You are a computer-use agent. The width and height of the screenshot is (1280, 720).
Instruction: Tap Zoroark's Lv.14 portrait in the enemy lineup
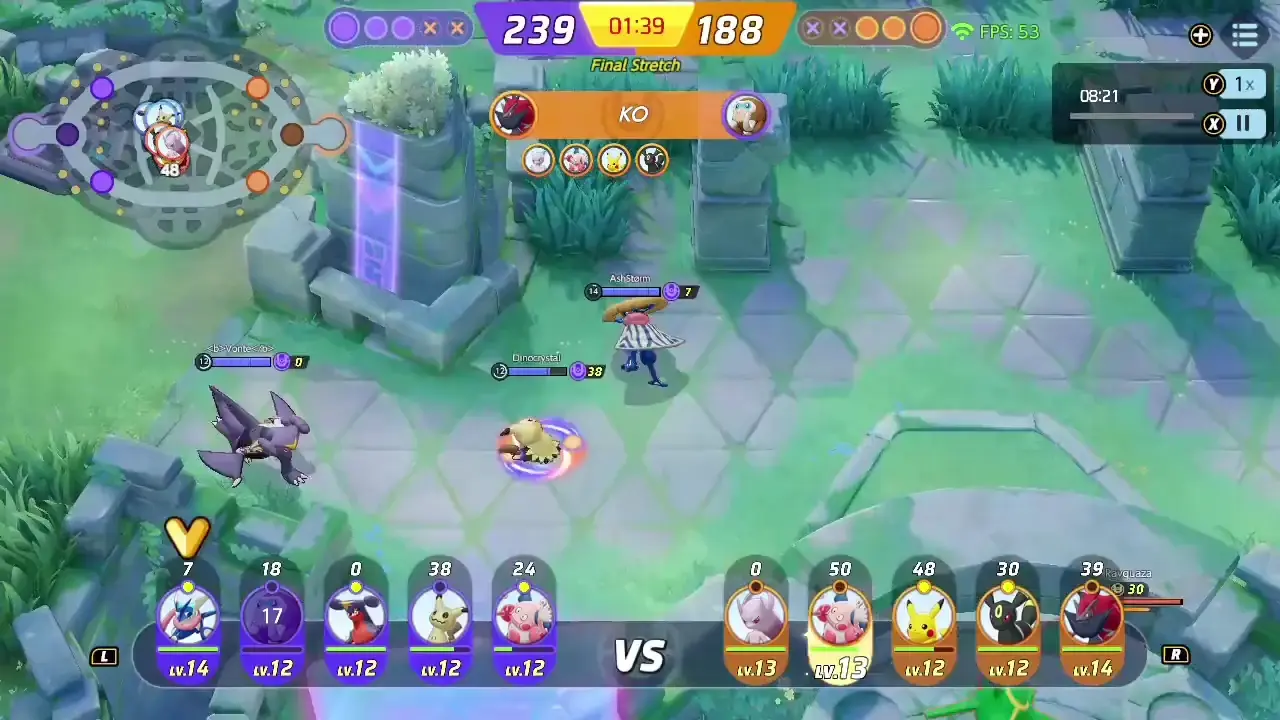click(1092, 615)
